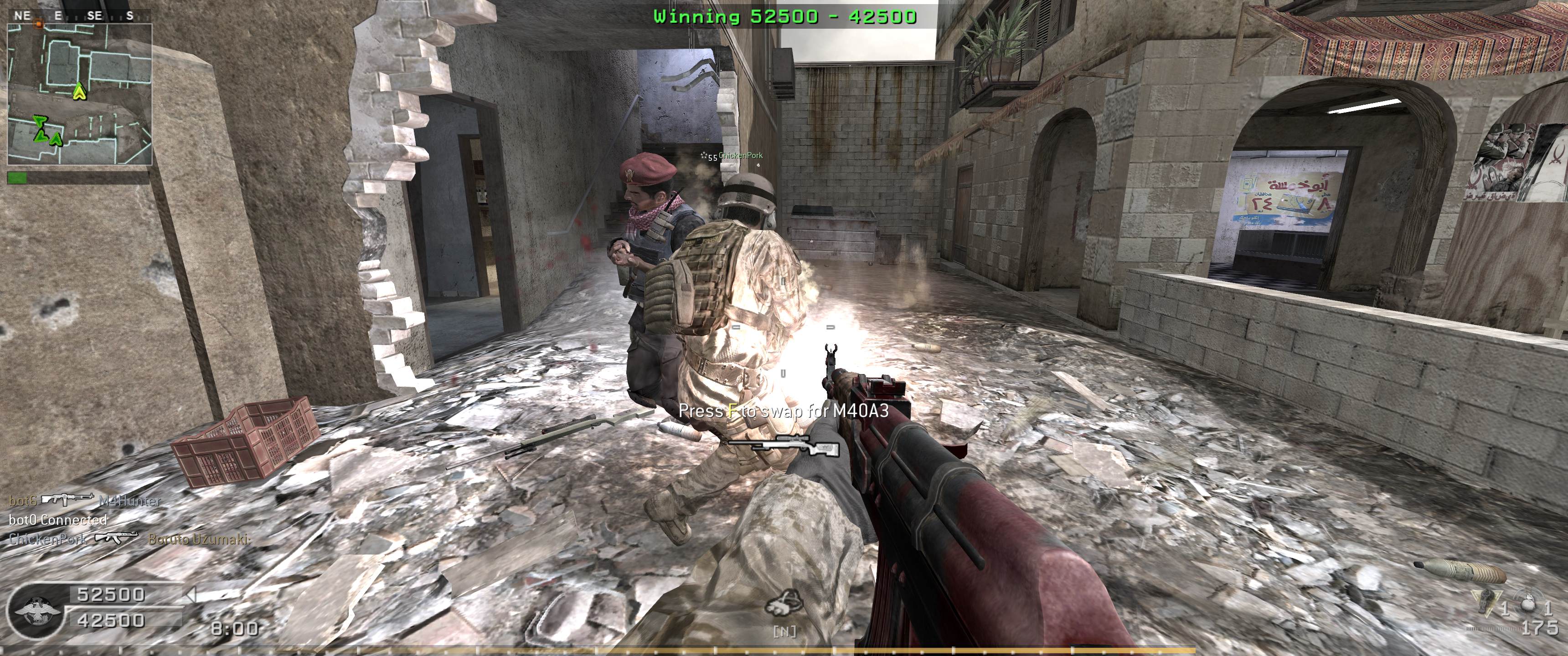This screenshot has height=656, width=1568.
Task: Click the compass heading strip above the minimap
Action: tap(76, 16)
